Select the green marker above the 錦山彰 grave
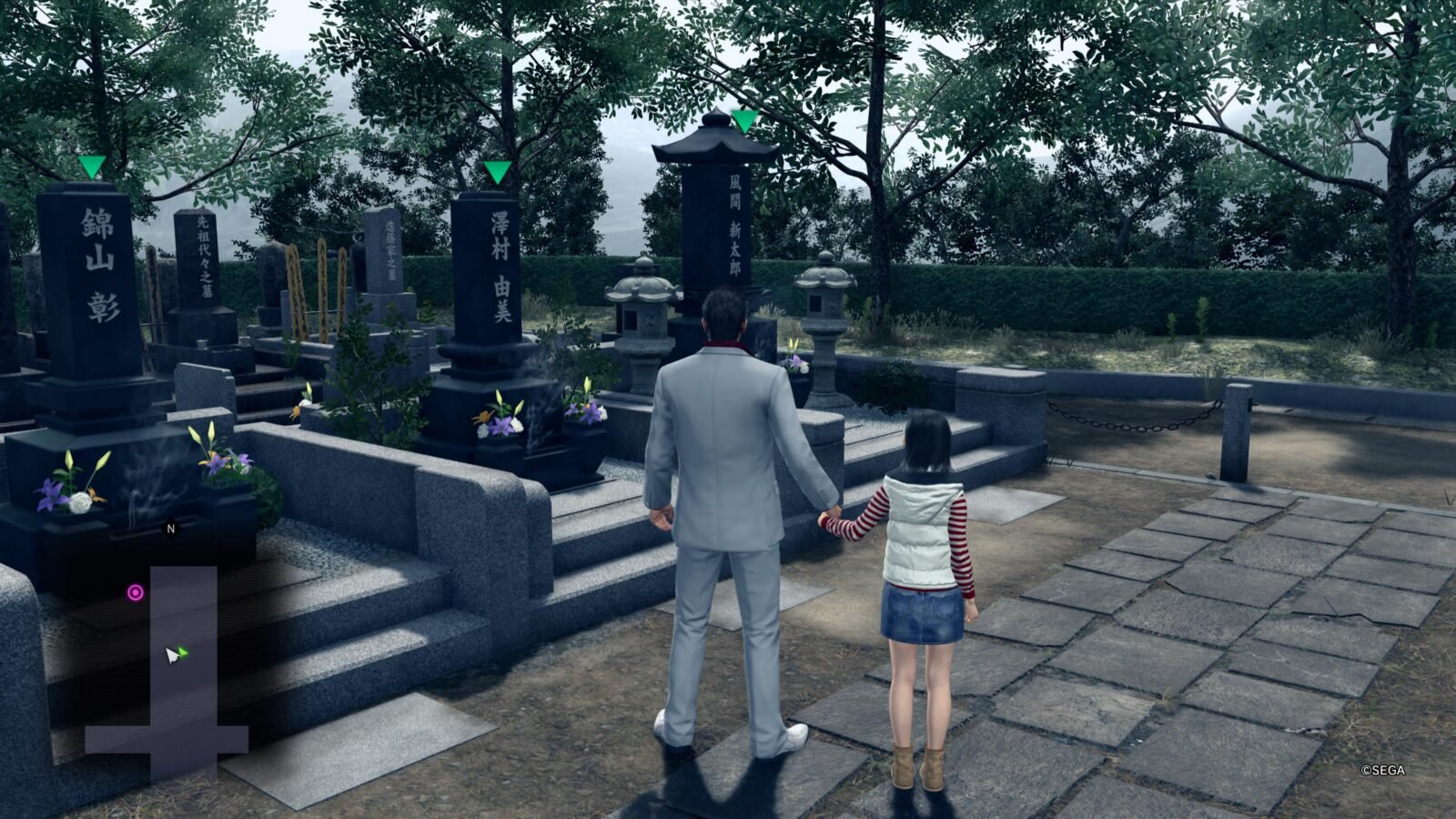This screenshot has height=819, width=1456. 91,167
